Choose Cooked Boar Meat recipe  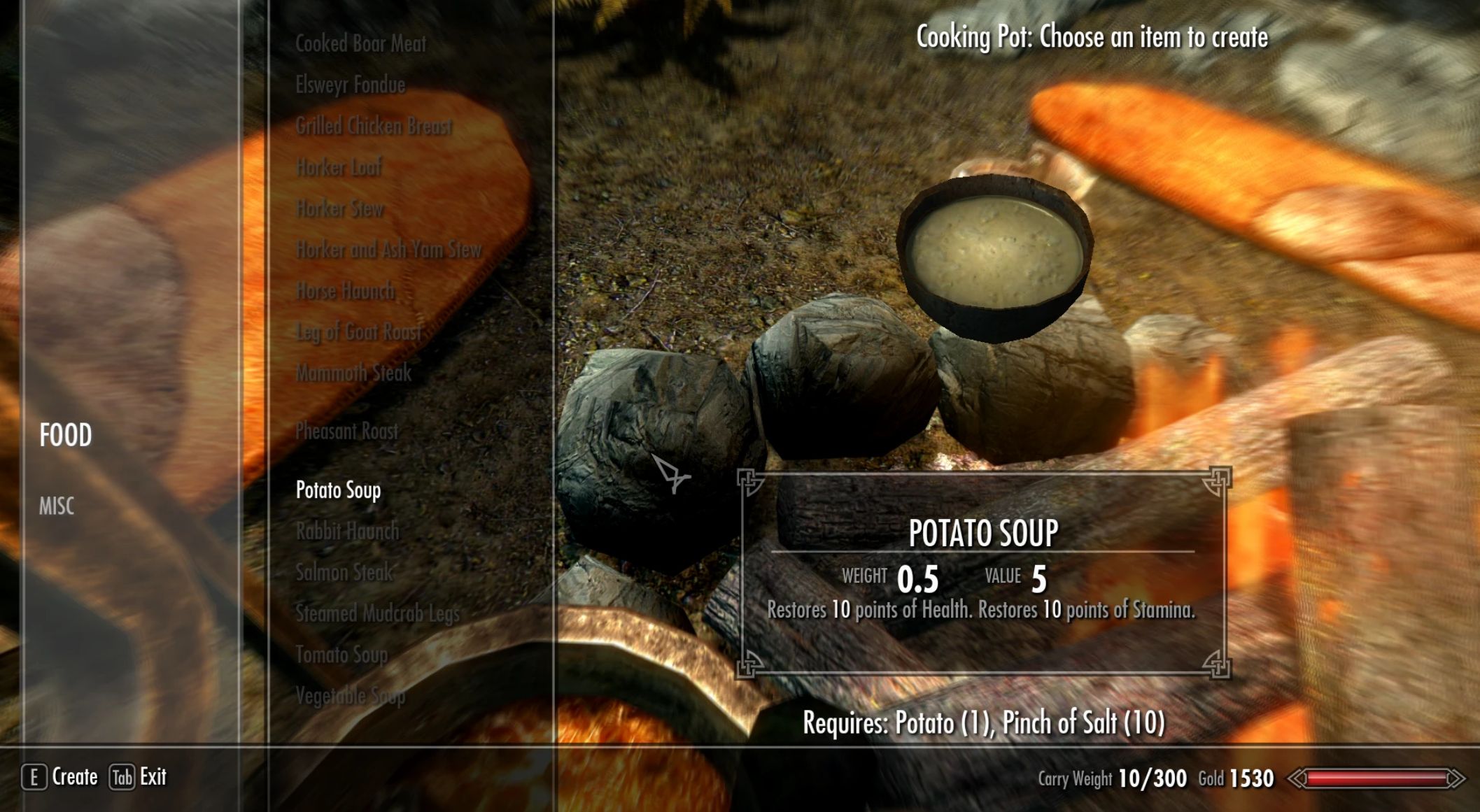(360, 44)
